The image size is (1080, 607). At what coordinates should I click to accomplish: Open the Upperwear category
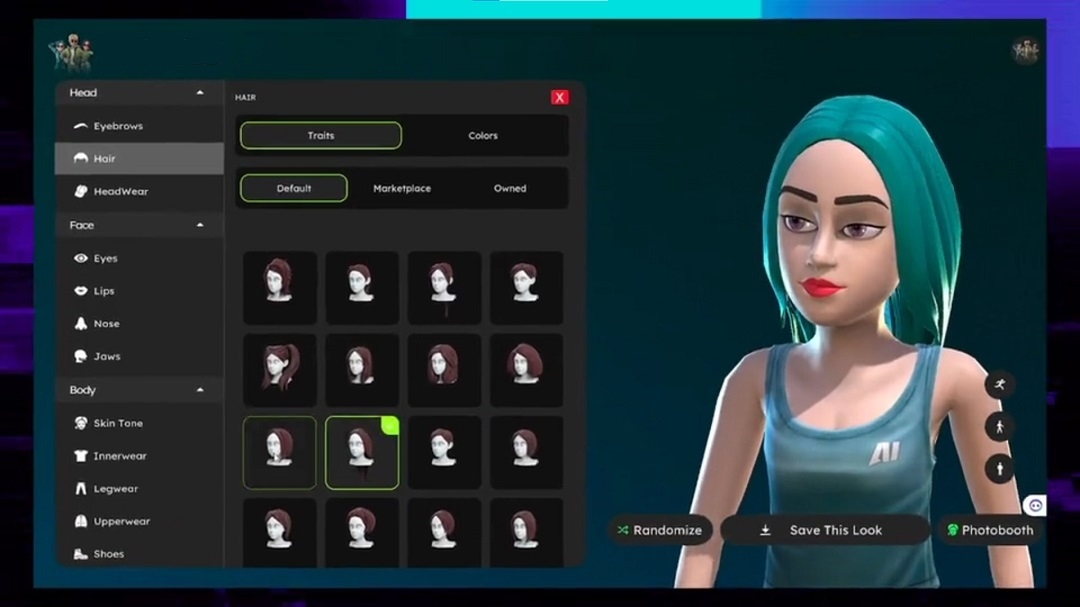pyautogui.click(x=121, y=521)
